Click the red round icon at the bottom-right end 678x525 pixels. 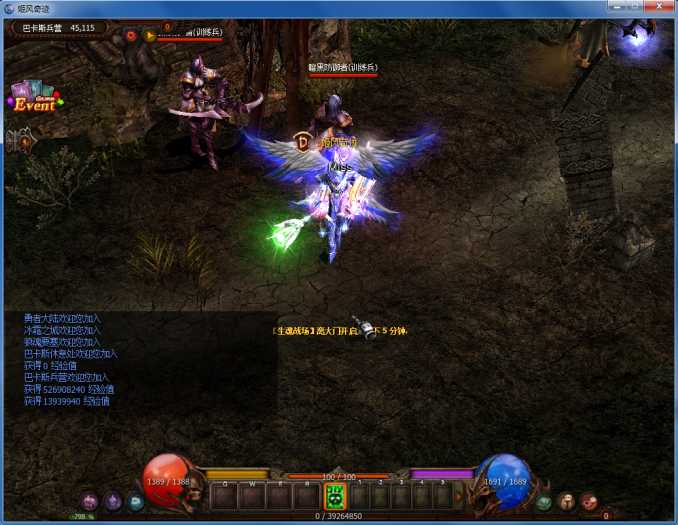589,502
